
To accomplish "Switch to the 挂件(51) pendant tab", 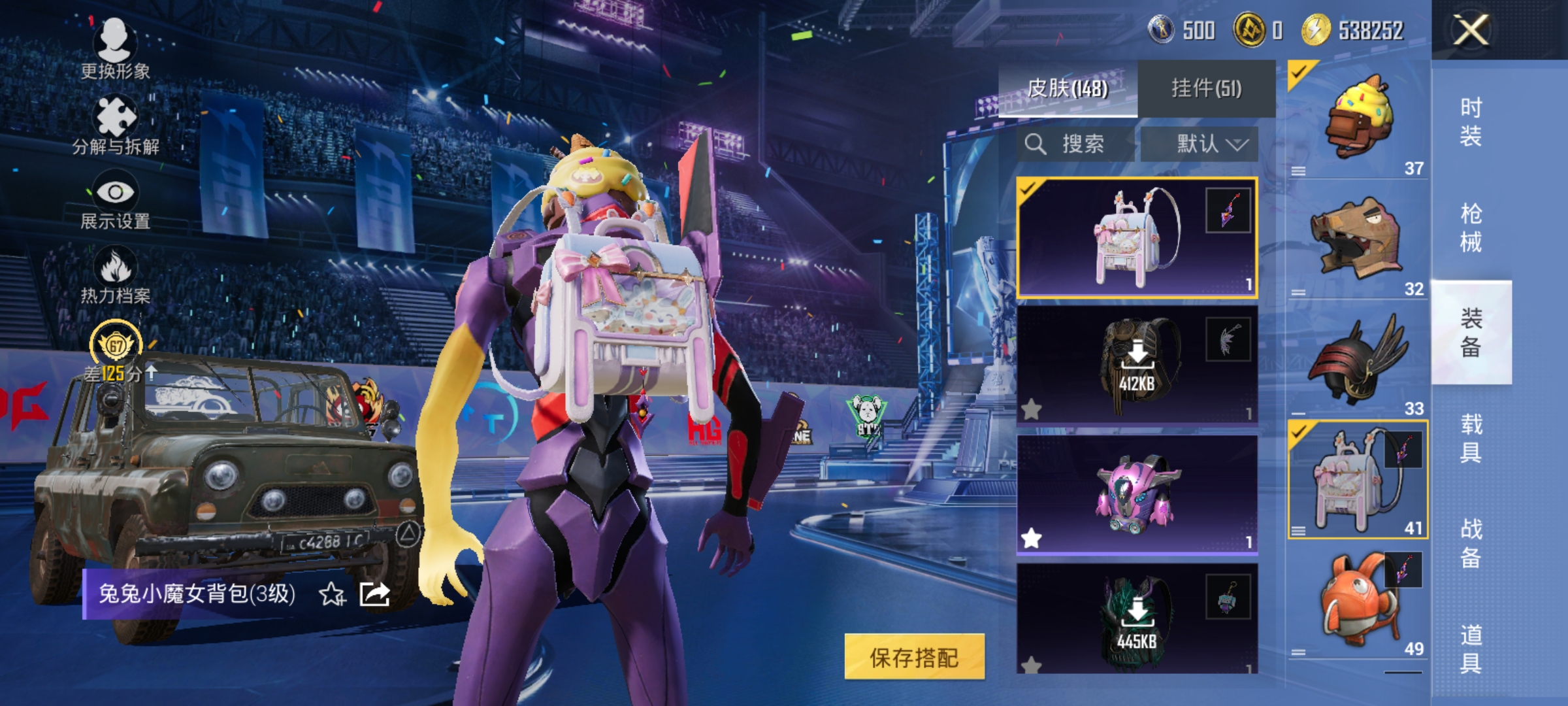I will (x=1207, y=86).
